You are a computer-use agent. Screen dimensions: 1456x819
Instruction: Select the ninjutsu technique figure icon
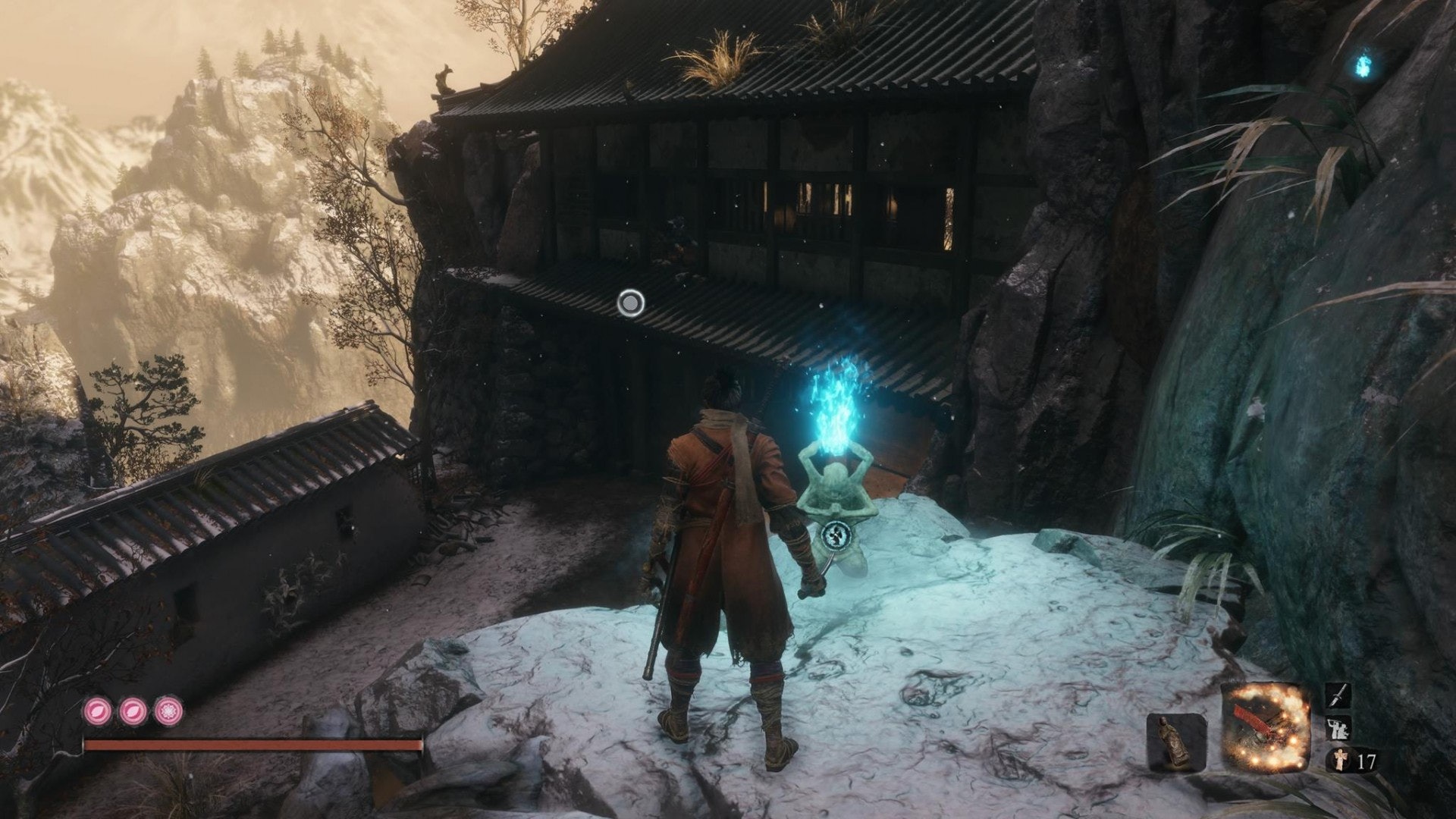(x=1336, y=729)
